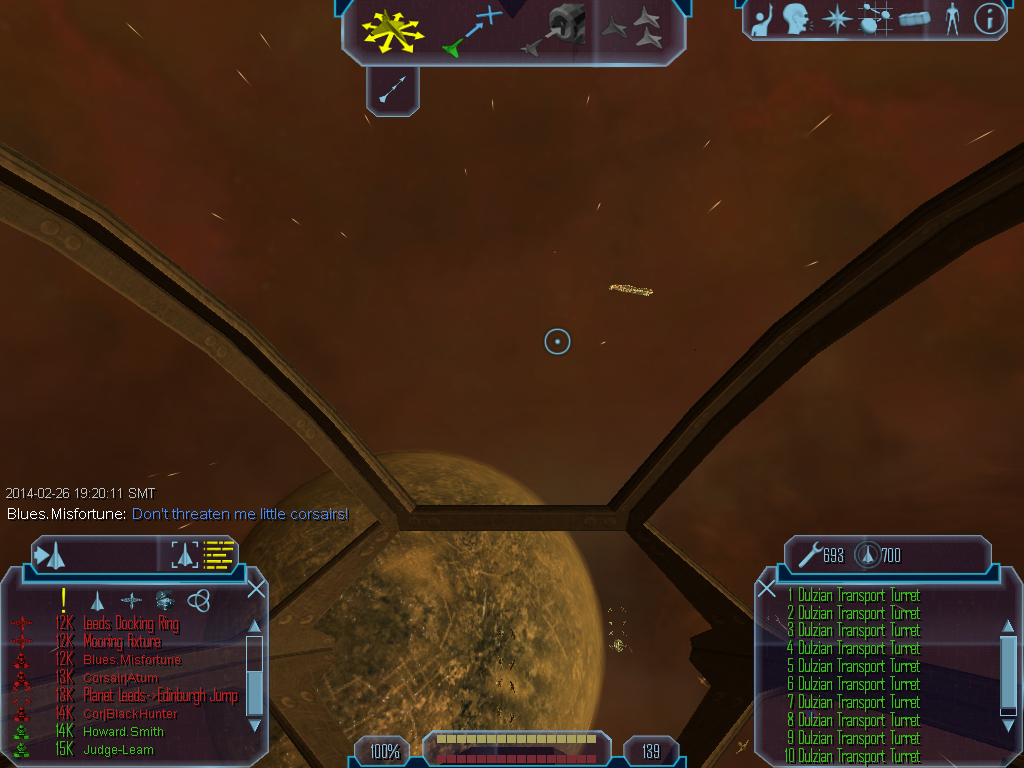Select Blues.Misfortune from the contact list
Screen dimensions: 1024x768
coord(132,660)
